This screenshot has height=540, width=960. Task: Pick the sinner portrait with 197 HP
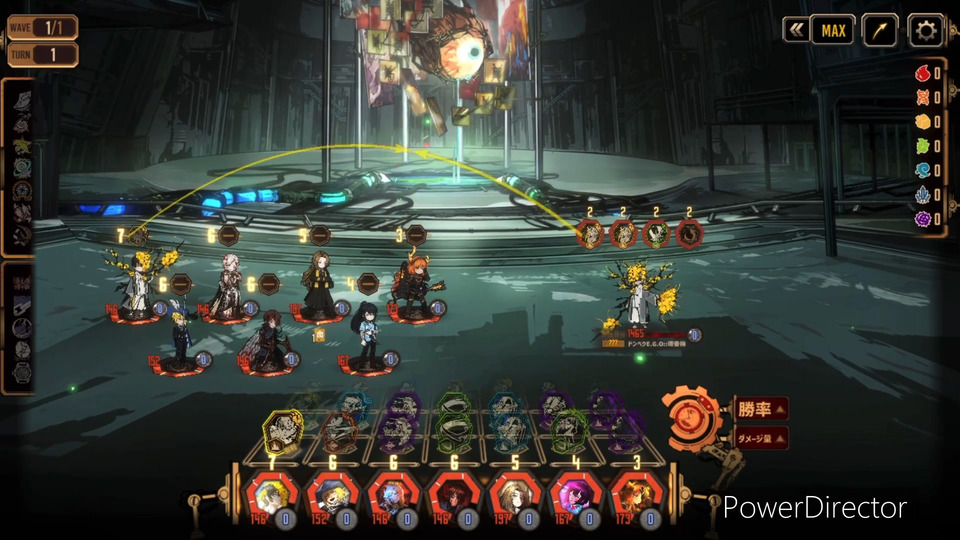[514, 495]
